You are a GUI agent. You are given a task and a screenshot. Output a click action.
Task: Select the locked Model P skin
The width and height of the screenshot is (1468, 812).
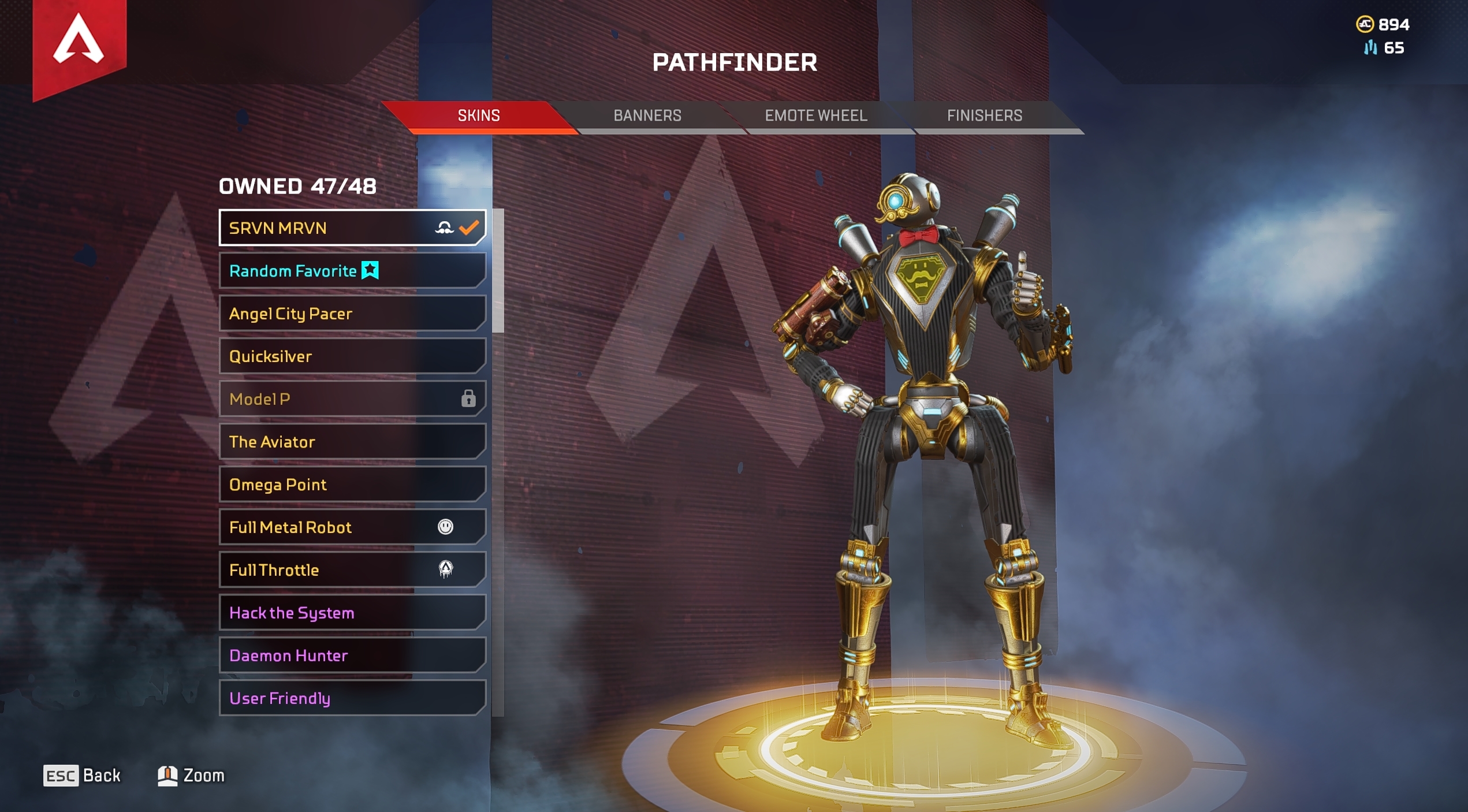coord(352,399)
